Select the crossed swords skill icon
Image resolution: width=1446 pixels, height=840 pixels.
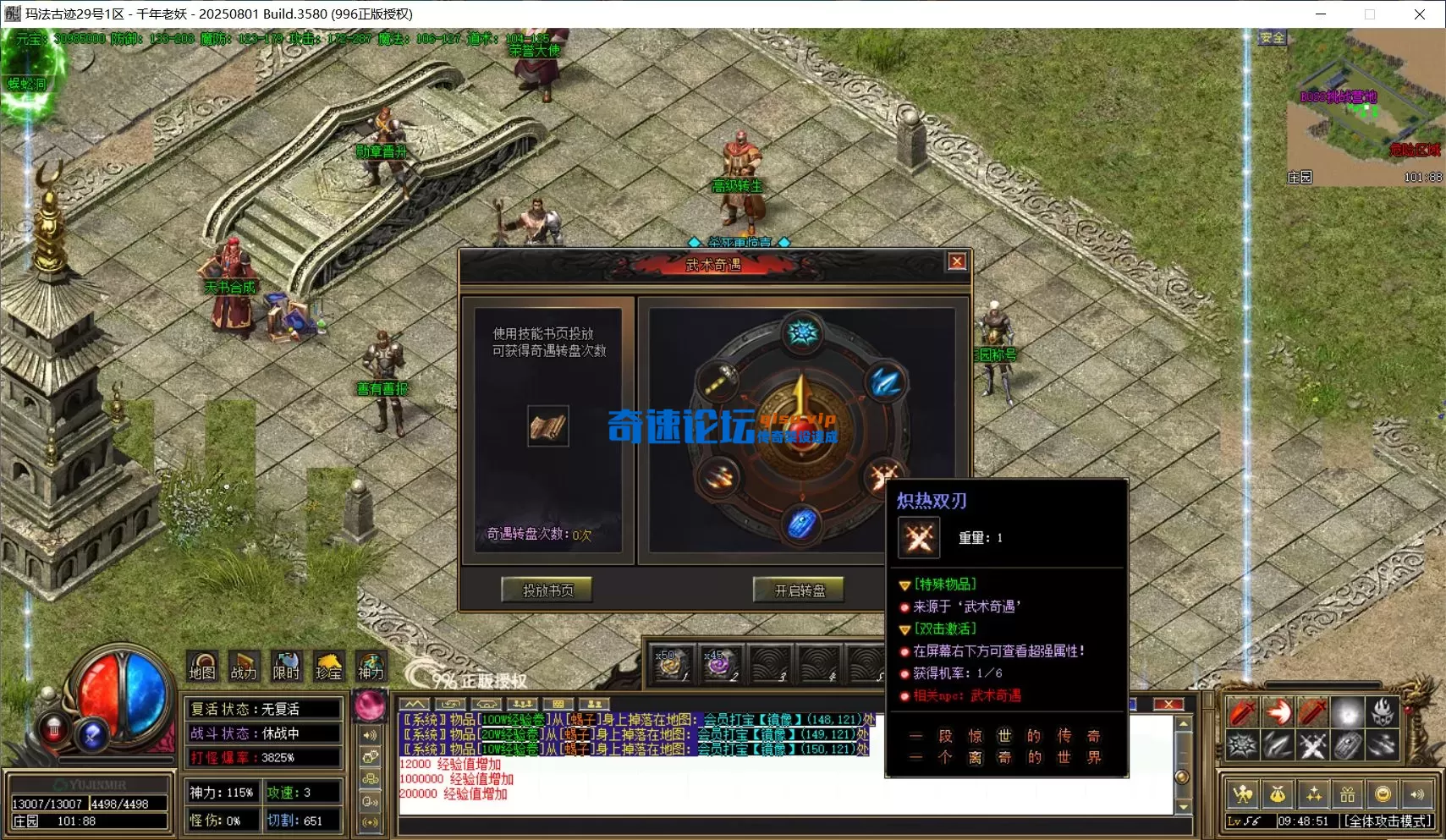[1313, 745]
